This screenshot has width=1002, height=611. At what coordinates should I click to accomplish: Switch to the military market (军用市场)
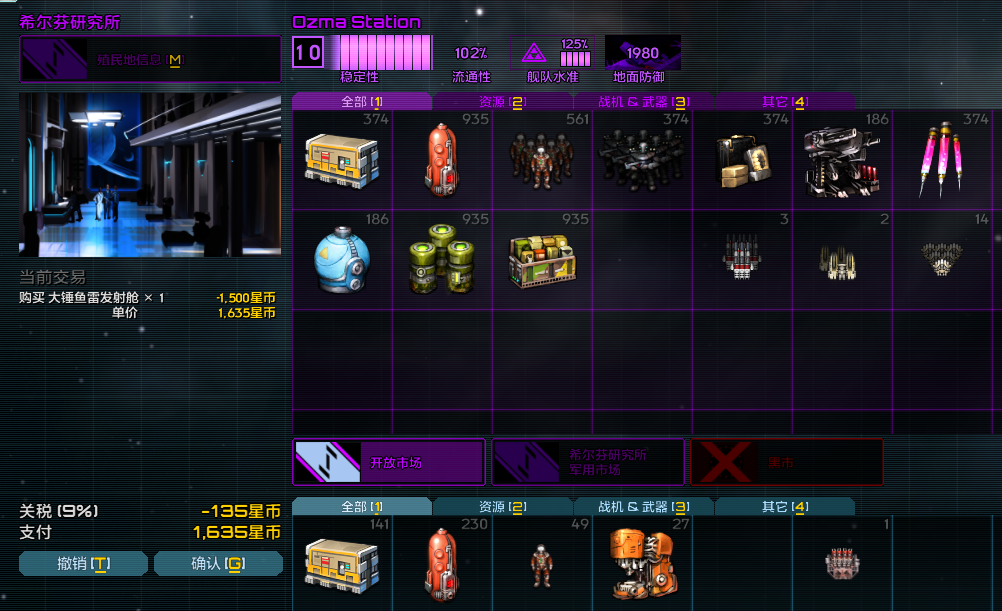point(588,462)
